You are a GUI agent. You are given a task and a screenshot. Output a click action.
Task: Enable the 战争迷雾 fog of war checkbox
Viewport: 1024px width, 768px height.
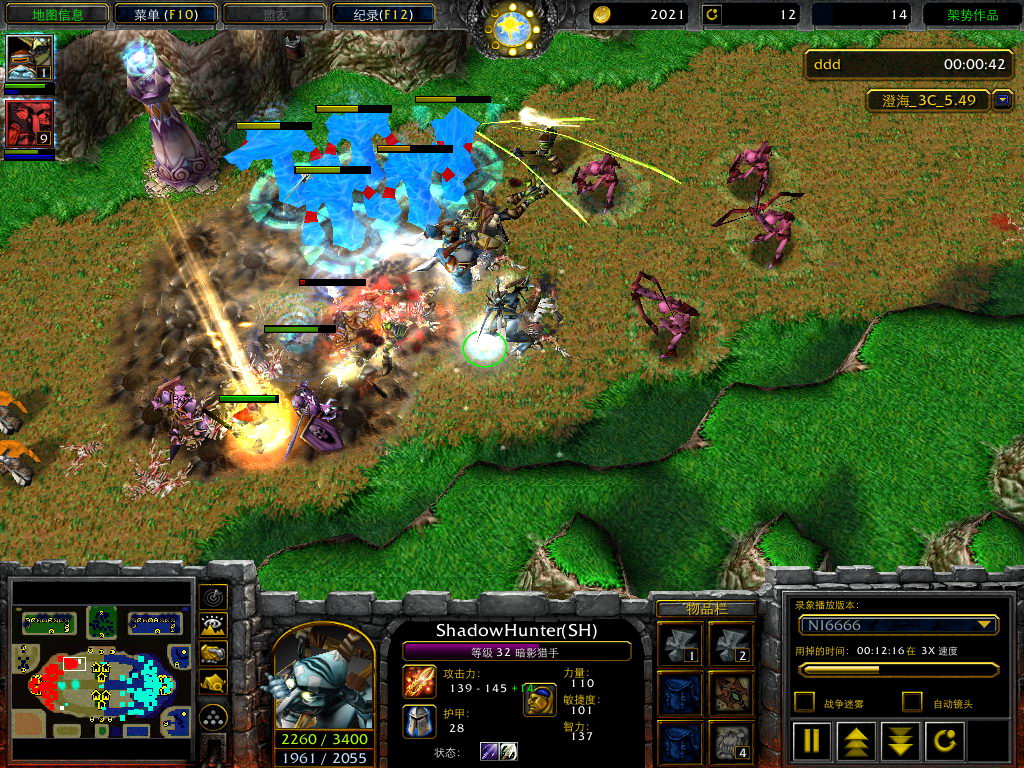(804, 702)
